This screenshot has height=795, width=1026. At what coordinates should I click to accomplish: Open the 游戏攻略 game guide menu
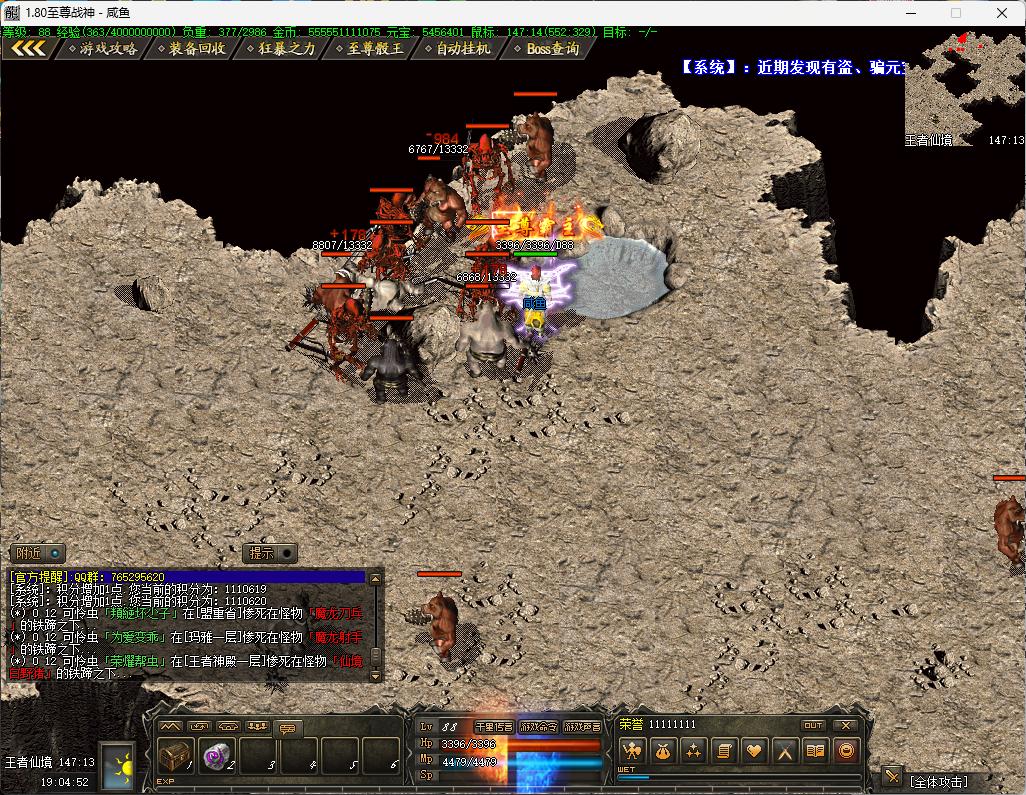pos(105,48)
